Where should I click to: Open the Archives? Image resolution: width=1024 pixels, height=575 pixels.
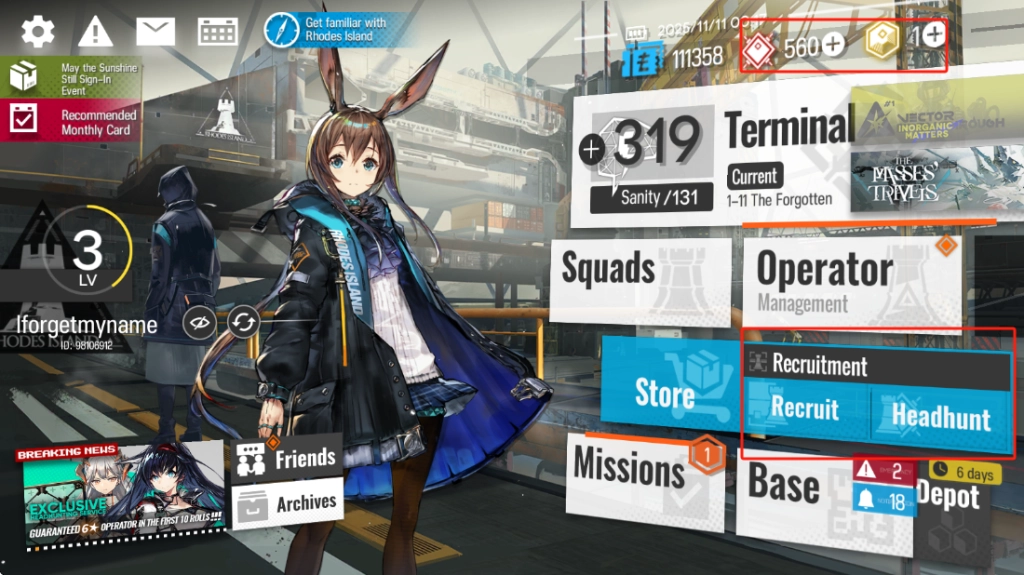(288, 503)
